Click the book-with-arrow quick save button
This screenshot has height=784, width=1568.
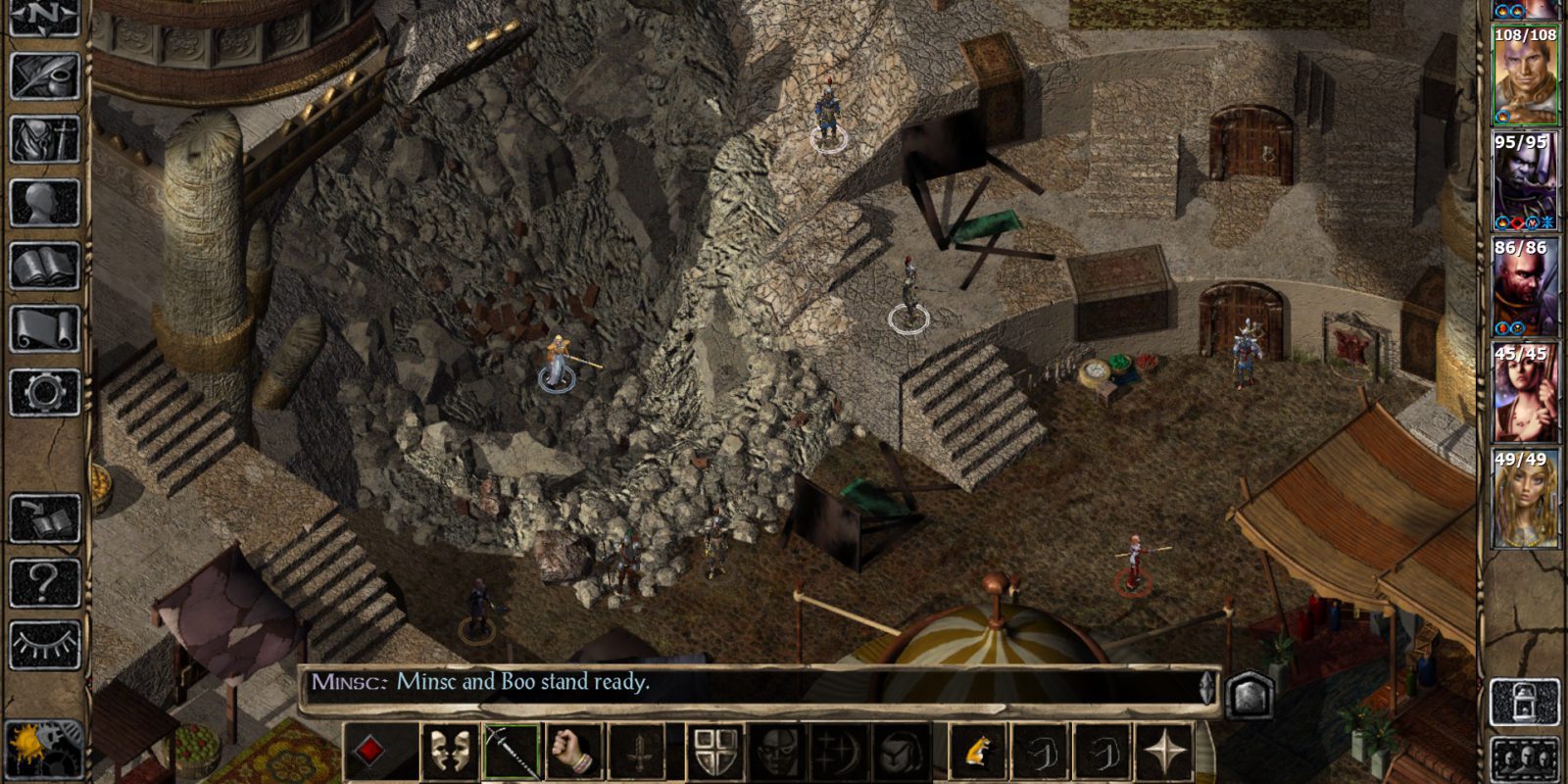coord(44,519)
